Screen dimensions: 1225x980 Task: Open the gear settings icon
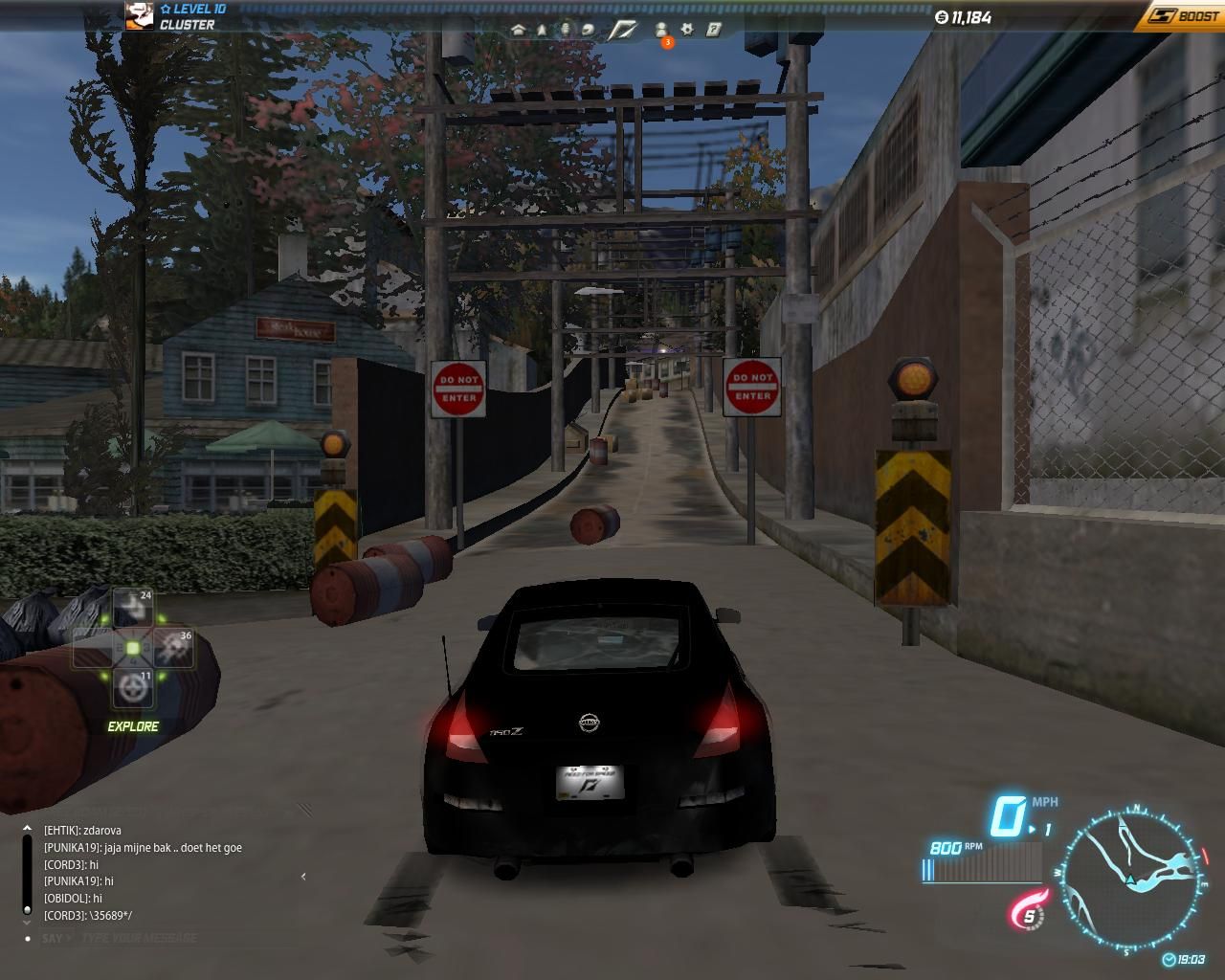point(687,30)
